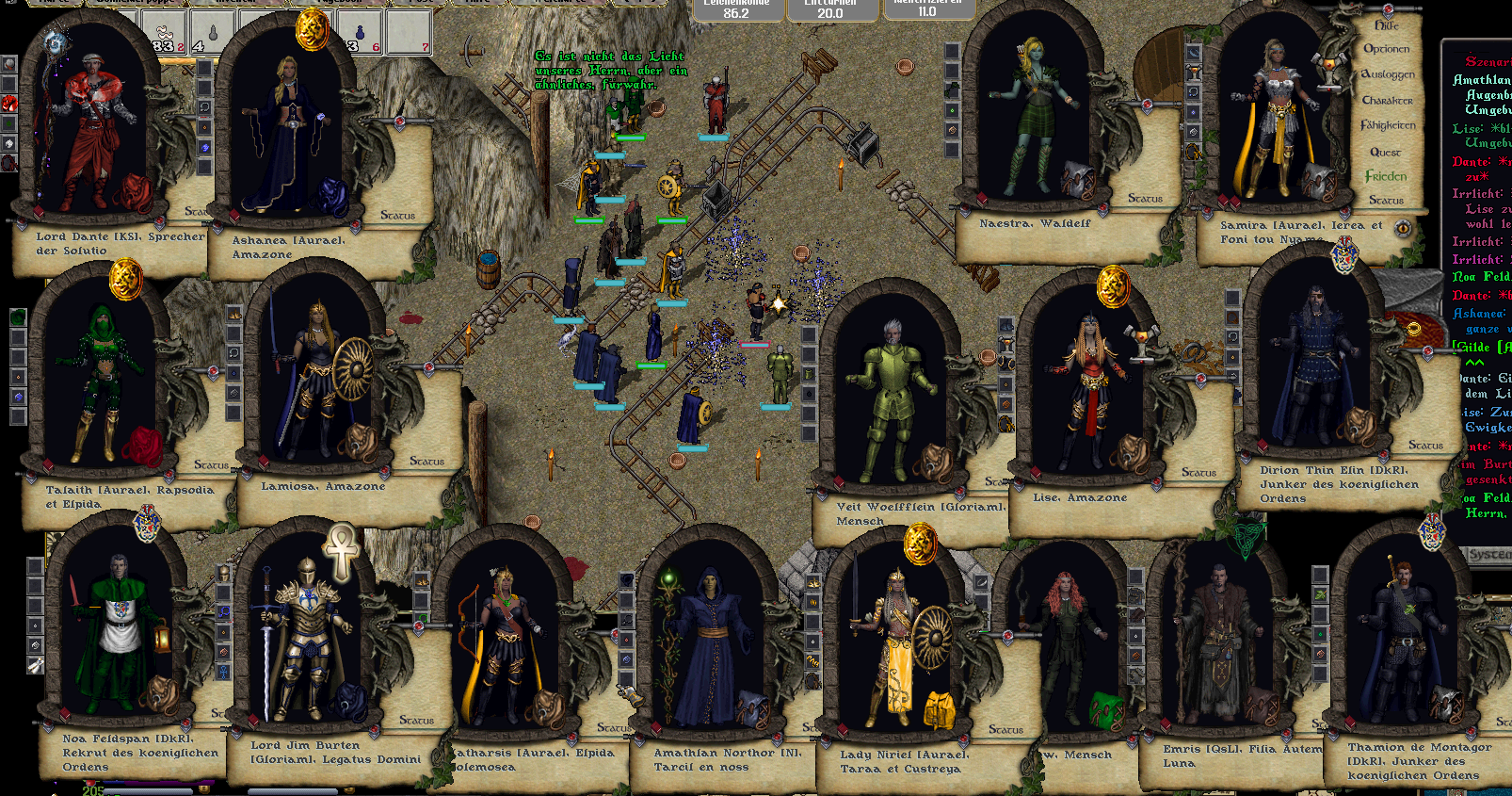
Task: Open the Hilfe help menu
Action: (1387, 25)
